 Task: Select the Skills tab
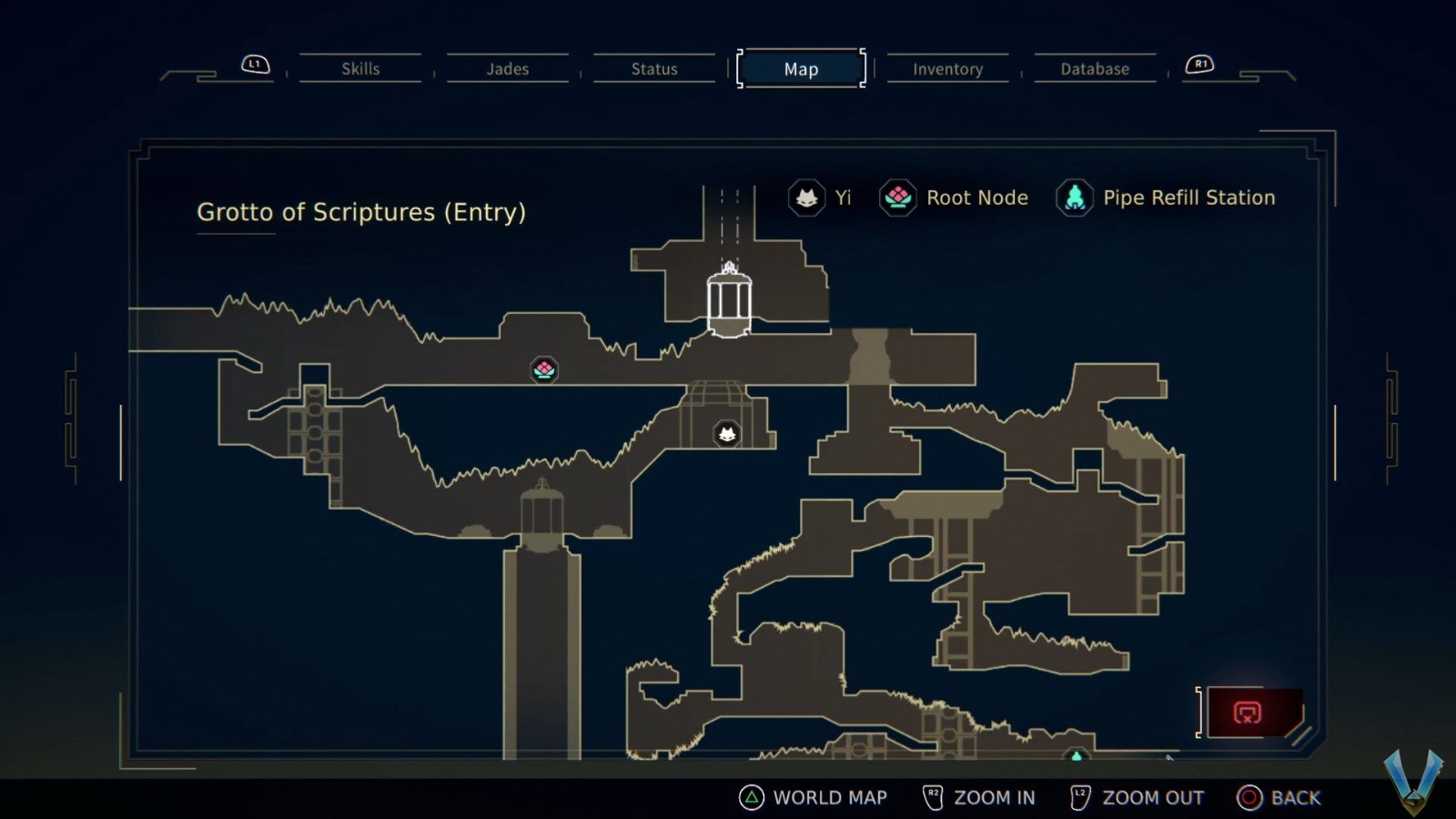tap(361, 68)
